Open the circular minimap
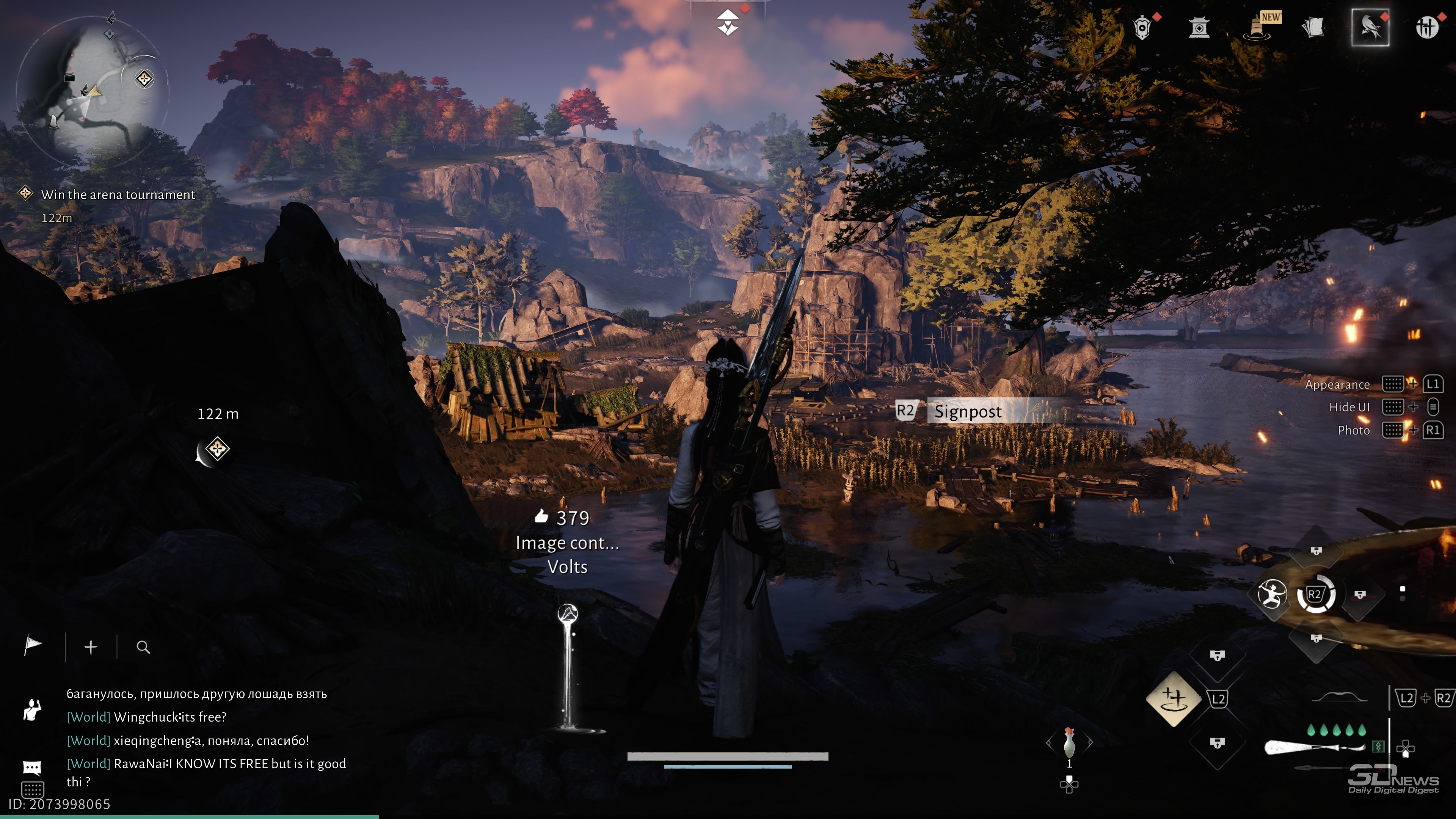This screenshot has height=819, width=1456. click(x=91, y=91)
